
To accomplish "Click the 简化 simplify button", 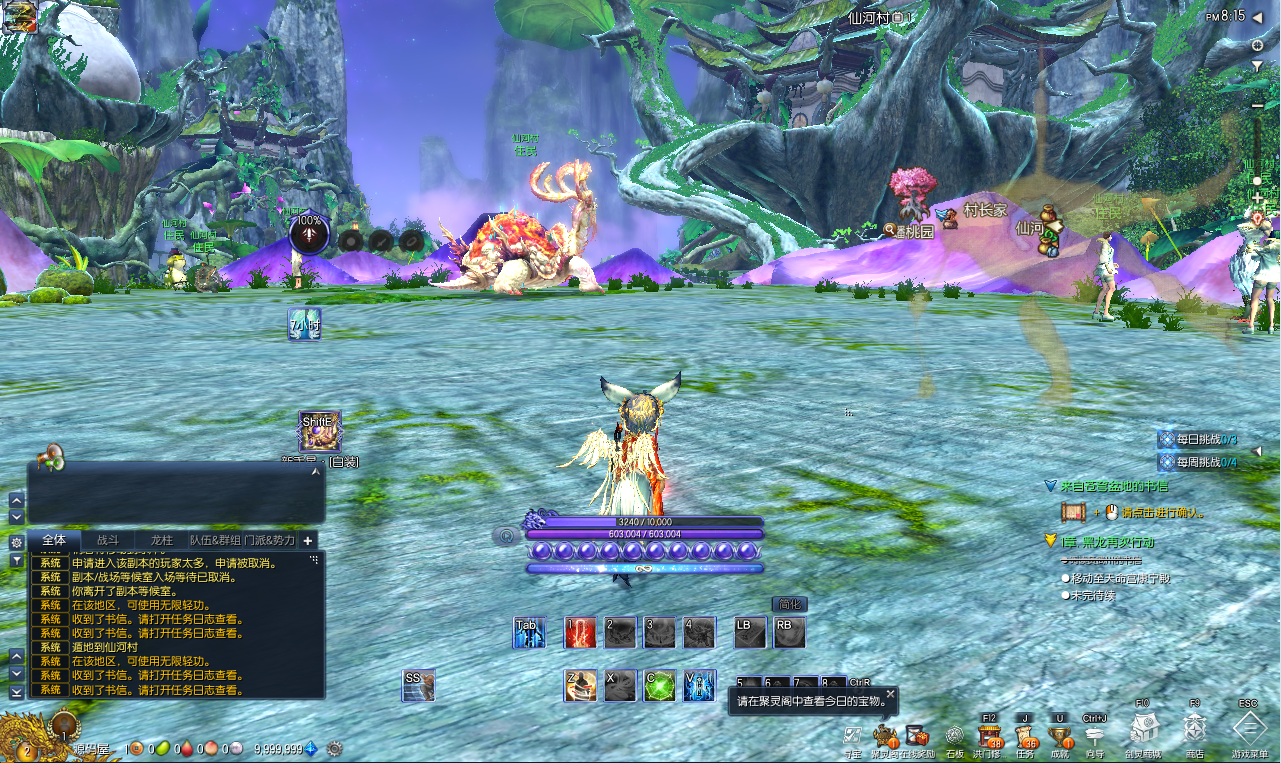I will point(789,604).
